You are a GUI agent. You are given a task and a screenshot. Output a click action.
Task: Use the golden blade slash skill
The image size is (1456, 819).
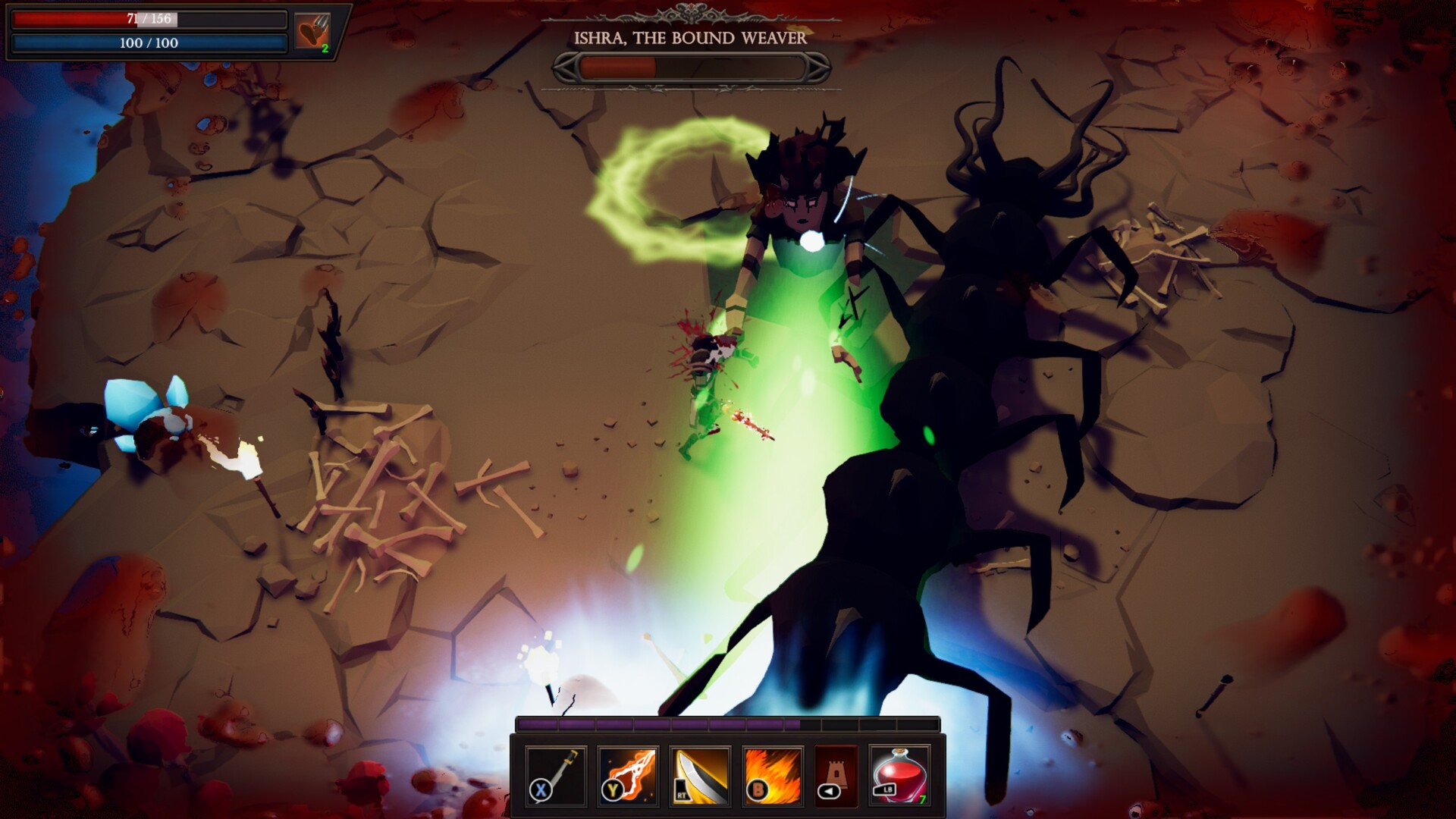coord(700,775)
